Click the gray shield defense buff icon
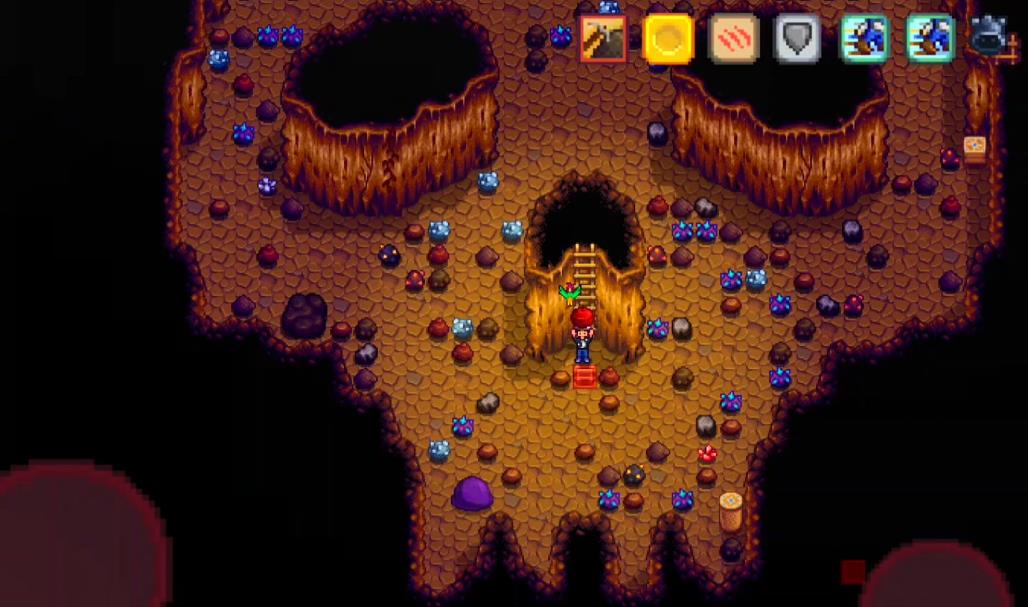 click(x=797, y=39)
